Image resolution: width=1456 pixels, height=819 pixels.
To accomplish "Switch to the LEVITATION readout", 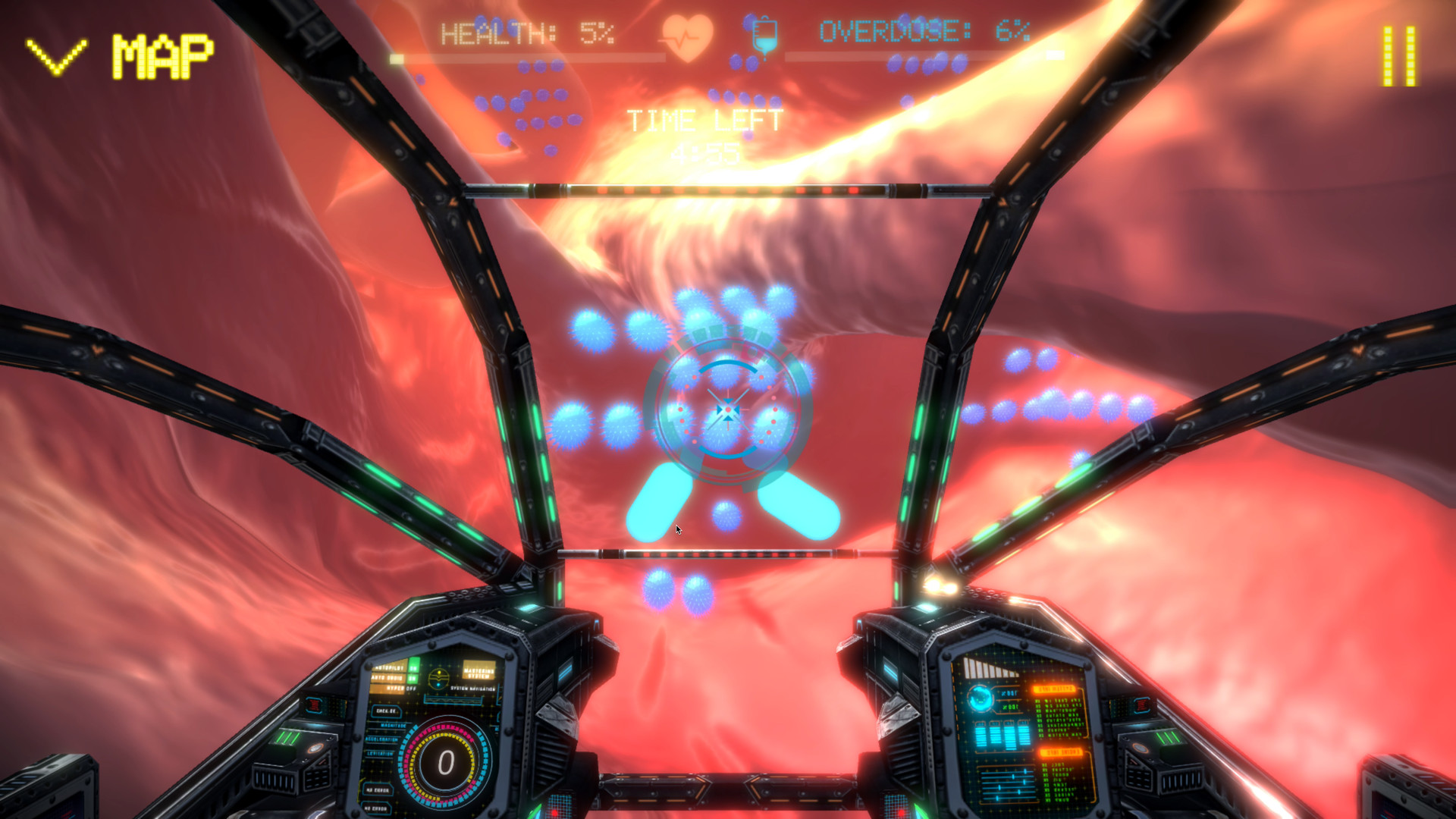I will (380, 754).
